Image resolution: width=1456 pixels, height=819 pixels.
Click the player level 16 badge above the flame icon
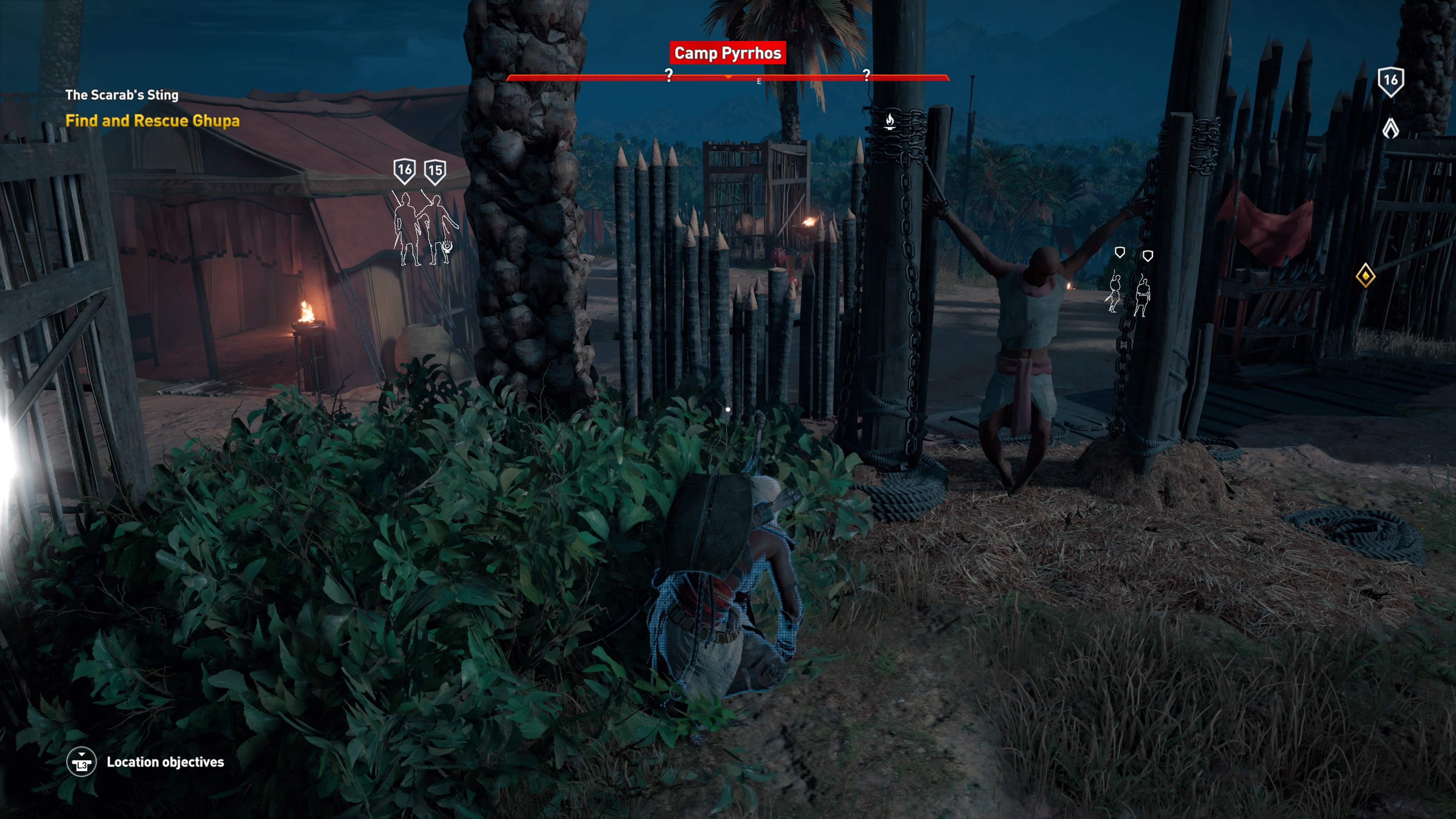pyautogui.click(x=1390, y=81)
